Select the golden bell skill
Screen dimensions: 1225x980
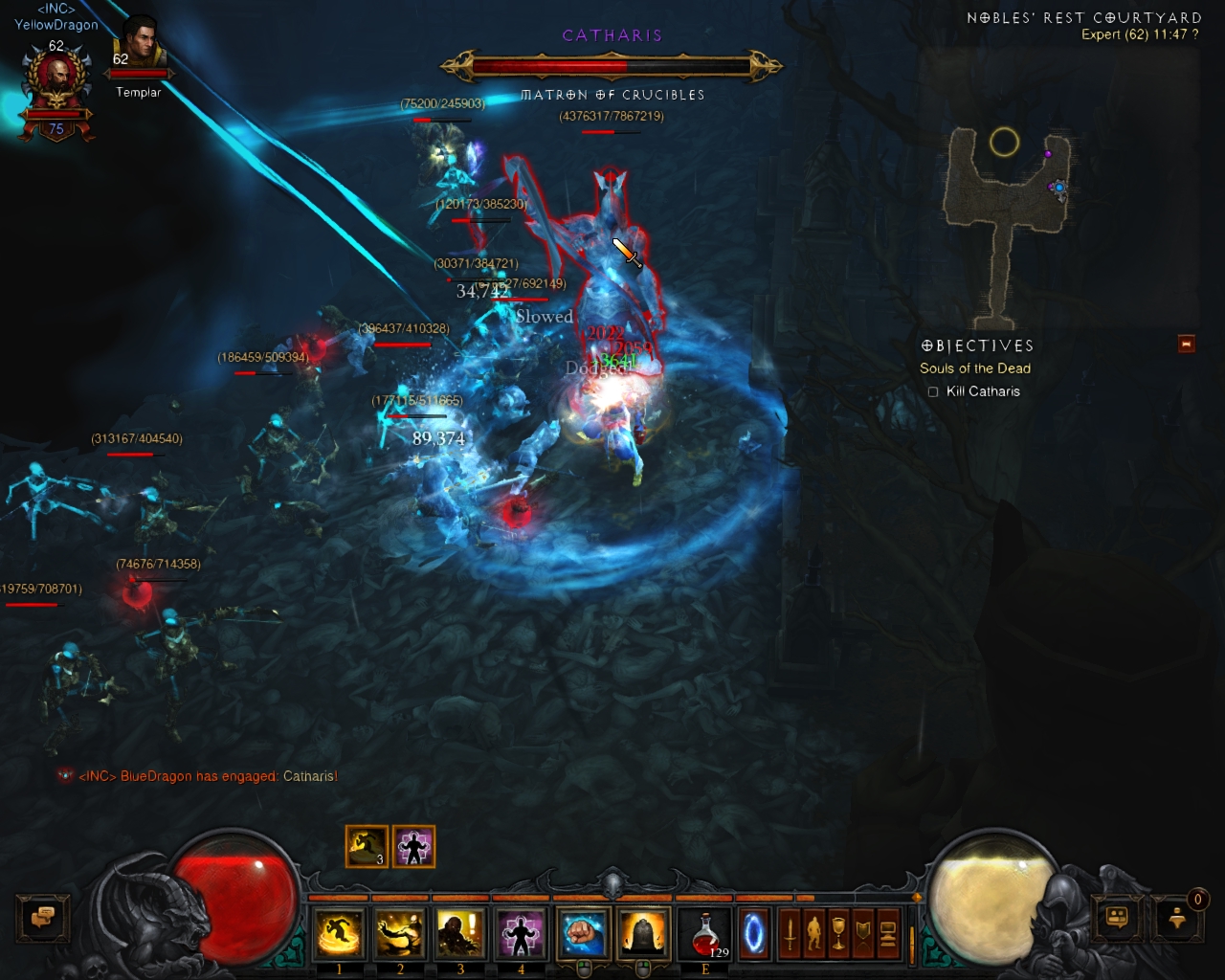click(x=643, y=933)
